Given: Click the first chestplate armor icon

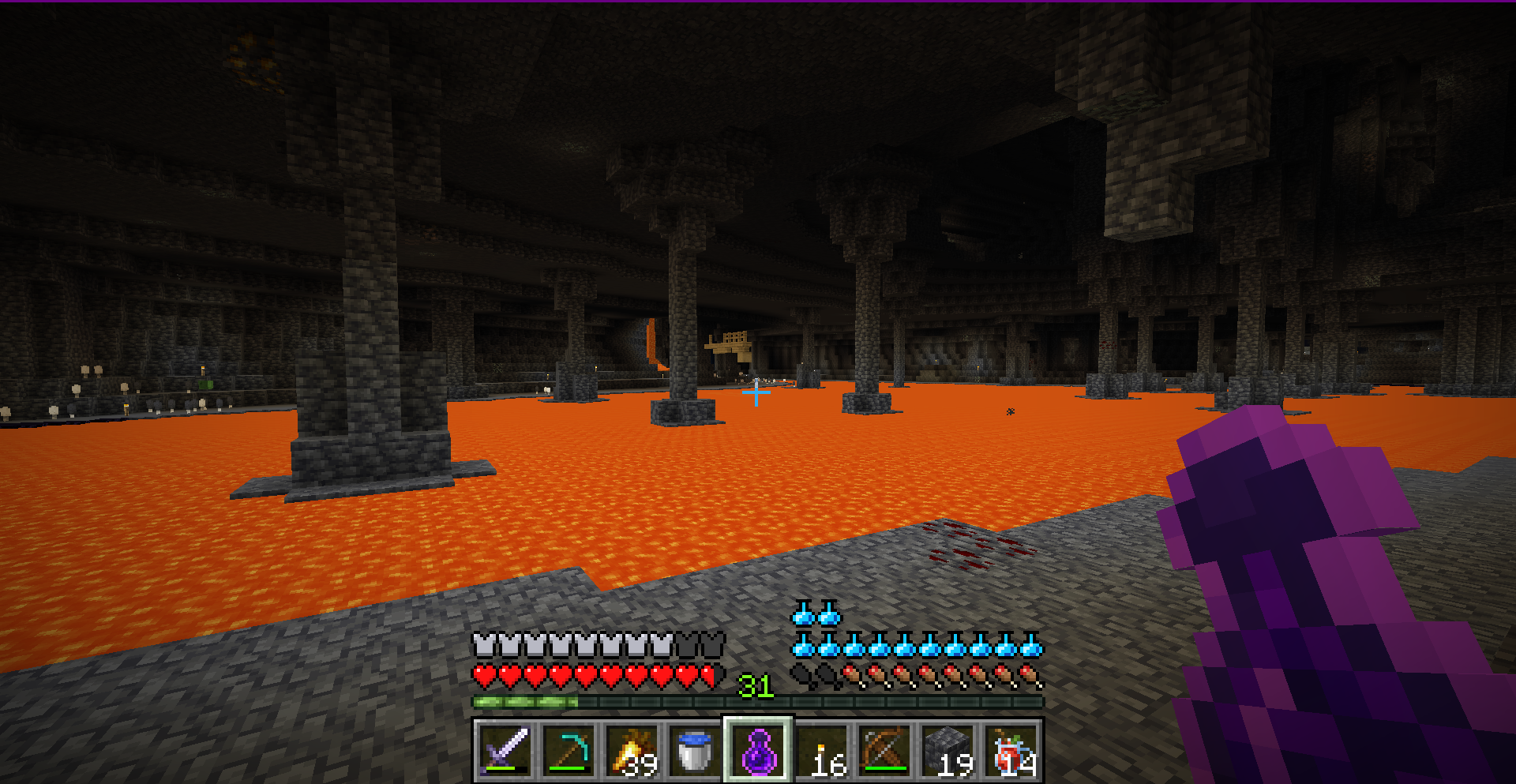Looking at the screenshot, I should coord(483,643).
